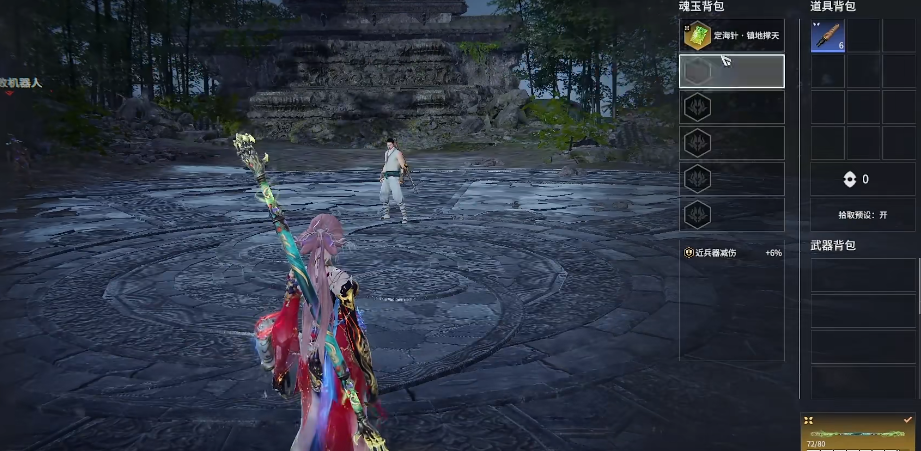Image resolution: width=921 pixels, height=451 pixels.
Task: Click the highlighted empty soul jade slot
Action: click(x=731, y=71)
